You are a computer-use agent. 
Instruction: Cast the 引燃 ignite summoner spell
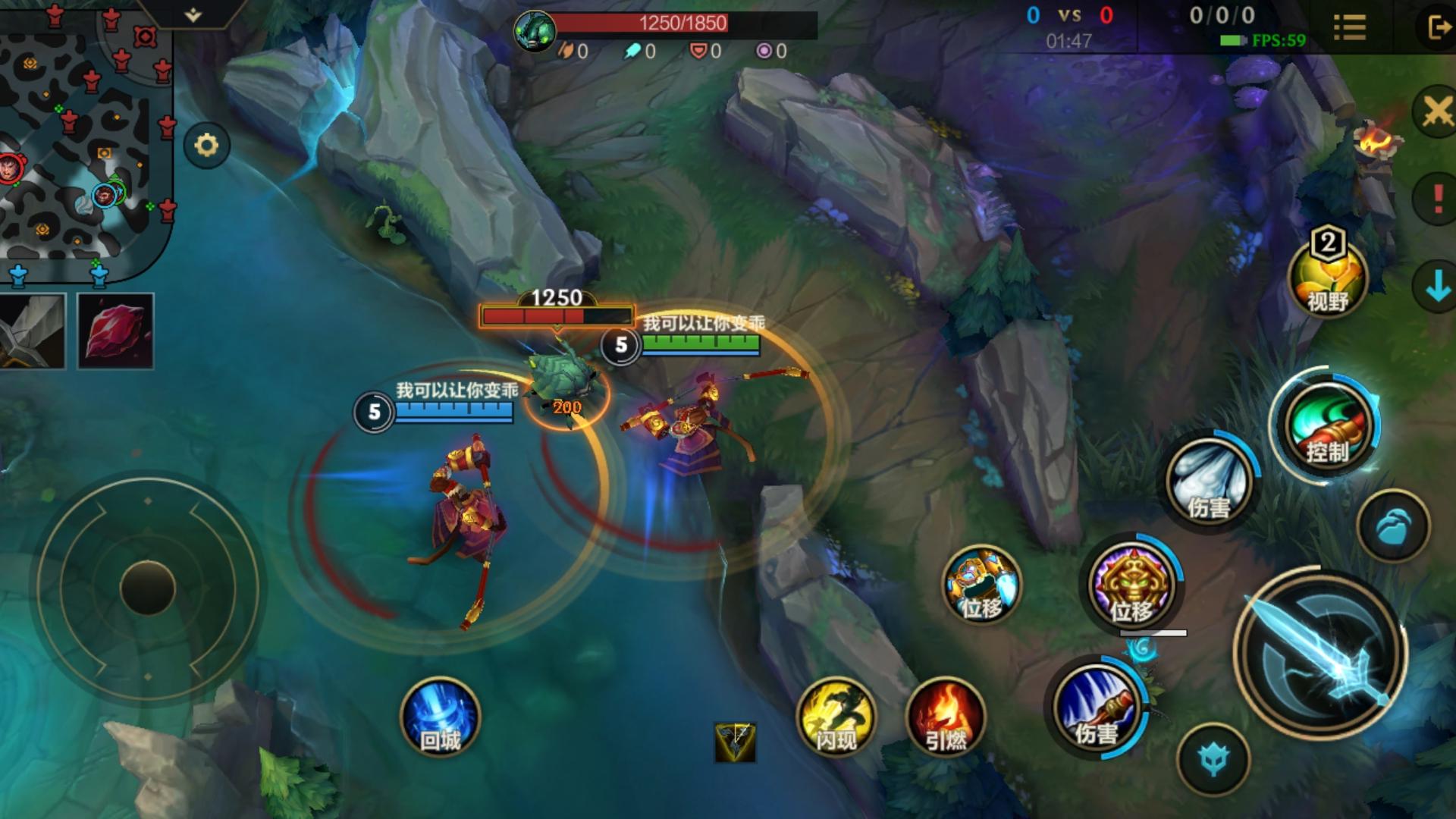(946, 716)
